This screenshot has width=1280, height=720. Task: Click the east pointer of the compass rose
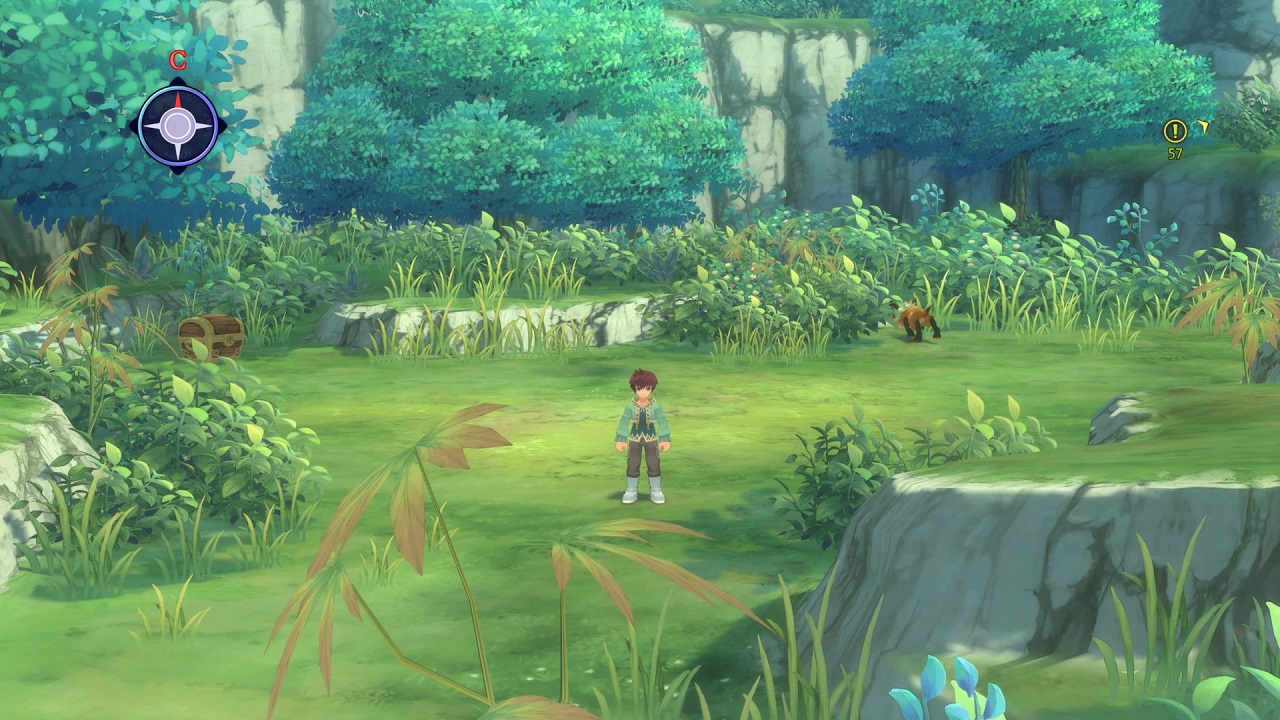click(209, 125)
